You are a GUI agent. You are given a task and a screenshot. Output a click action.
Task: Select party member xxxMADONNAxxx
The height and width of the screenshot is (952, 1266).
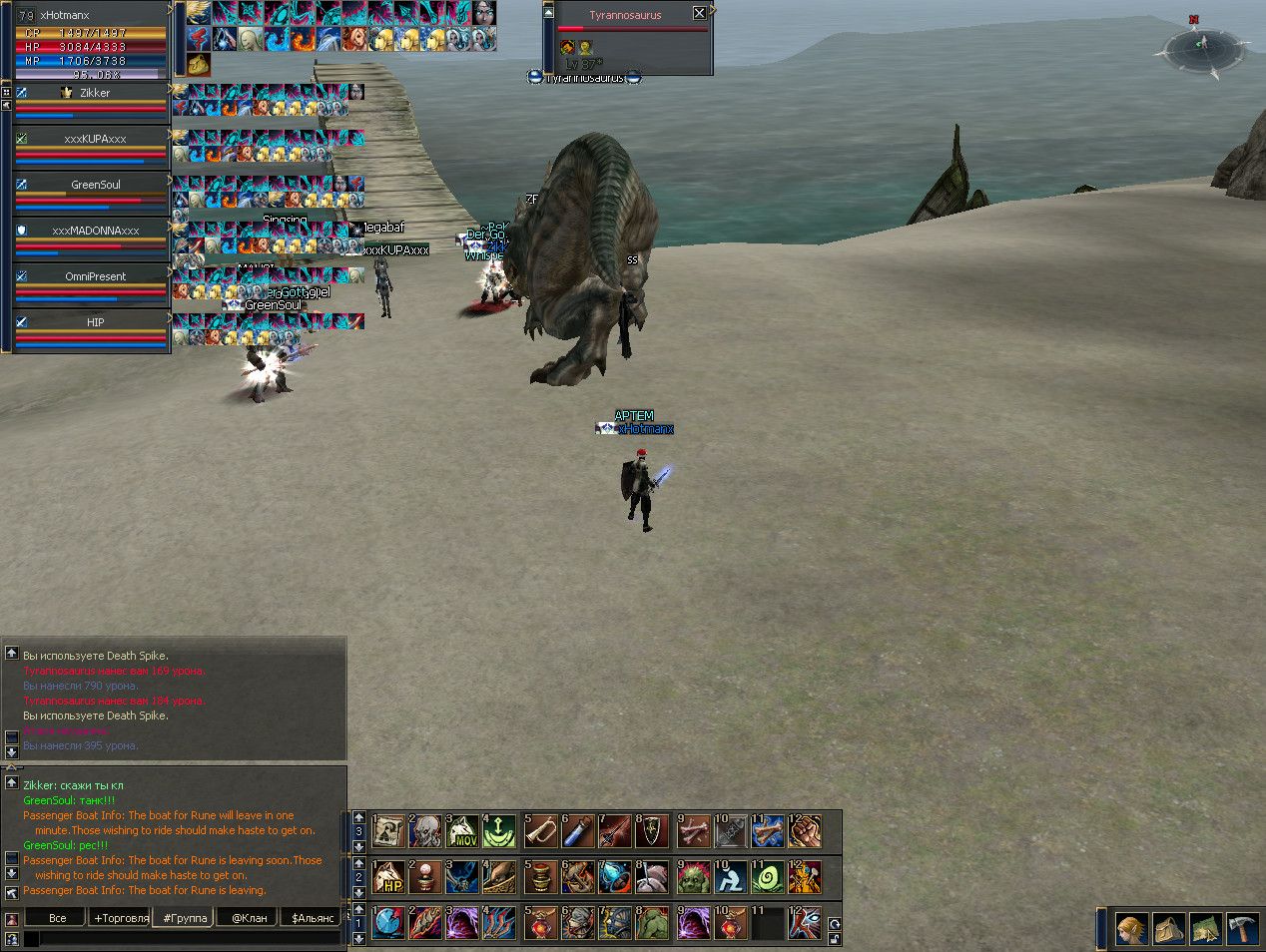pyautogui.click(x=95, y=231)
